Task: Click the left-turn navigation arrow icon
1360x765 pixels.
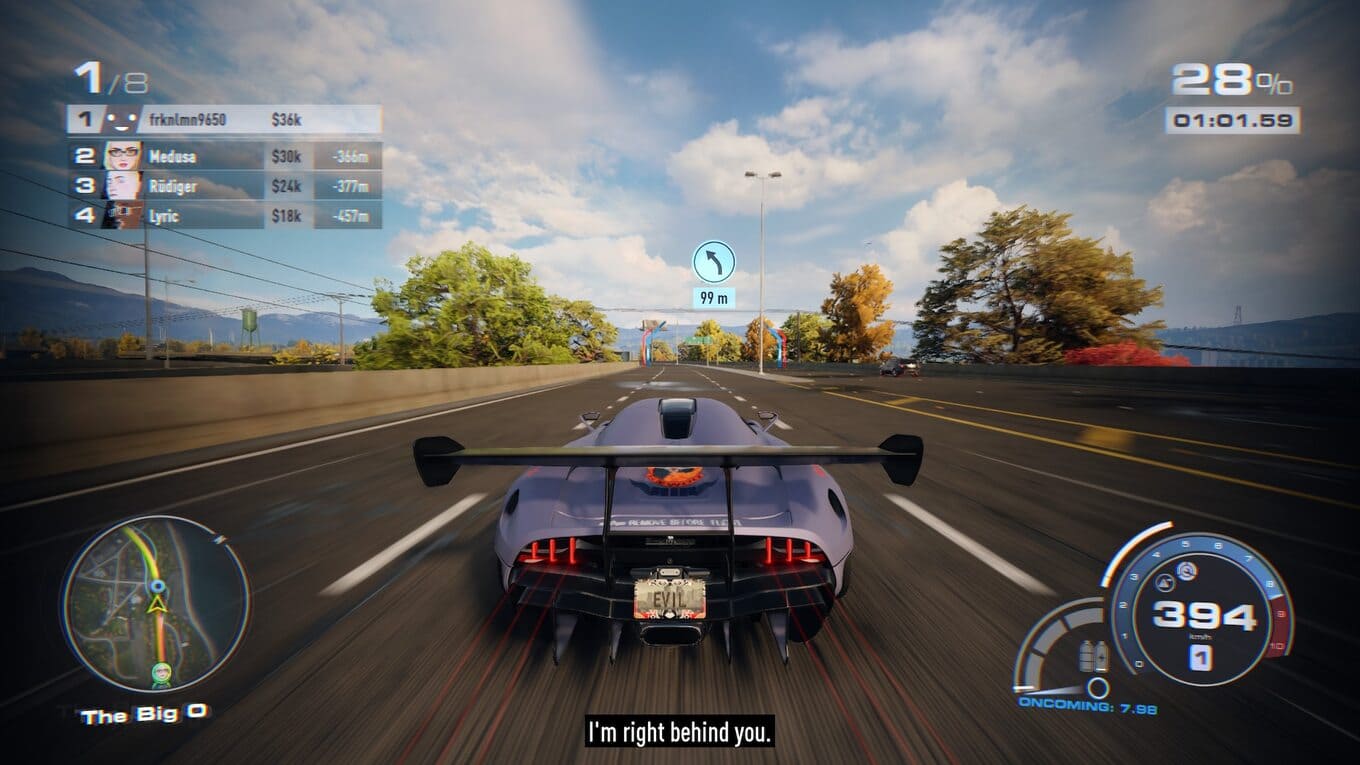Action: click(714, 262)
